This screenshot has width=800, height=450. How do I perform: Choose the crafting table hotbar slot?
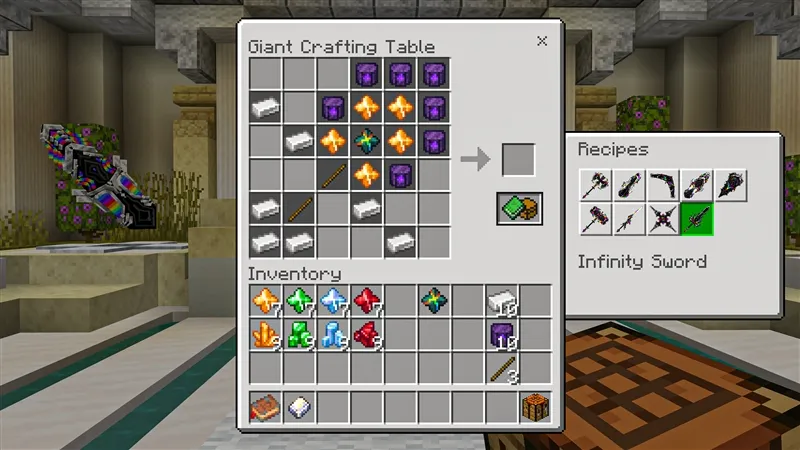tap(536, 407)
